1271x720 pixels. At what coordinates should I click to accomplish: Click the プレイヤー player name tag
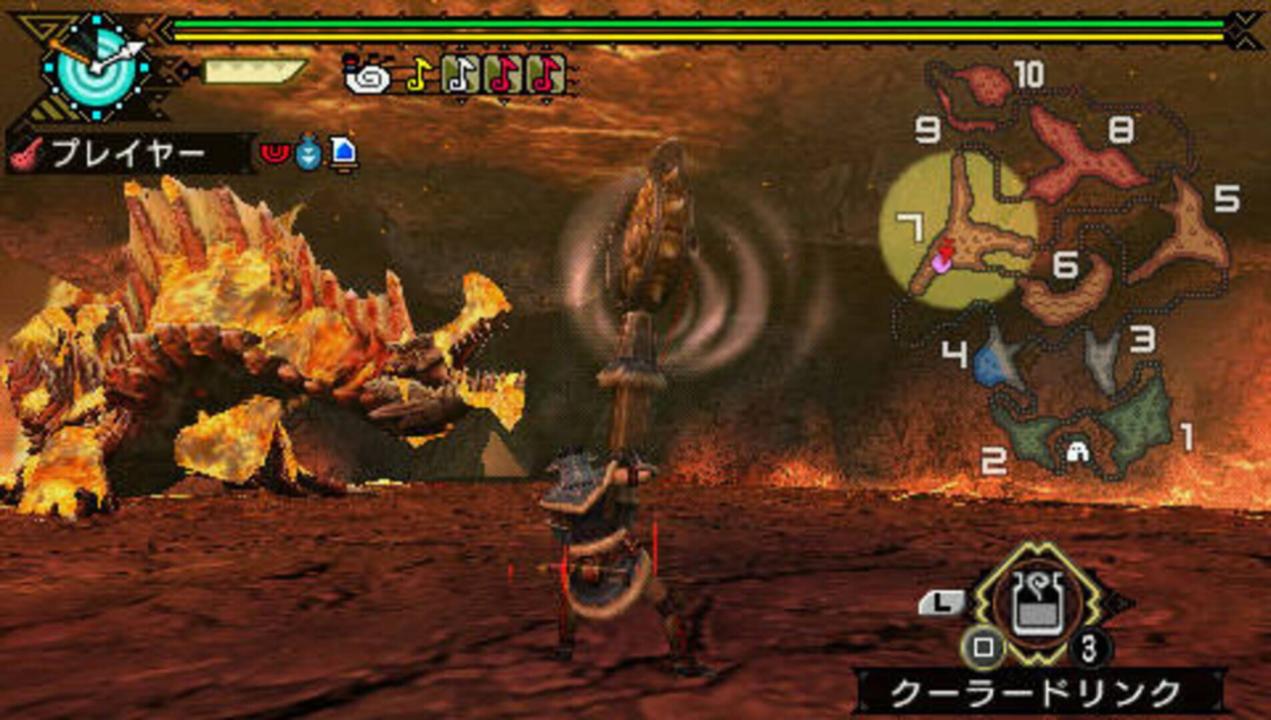(128, 153)
